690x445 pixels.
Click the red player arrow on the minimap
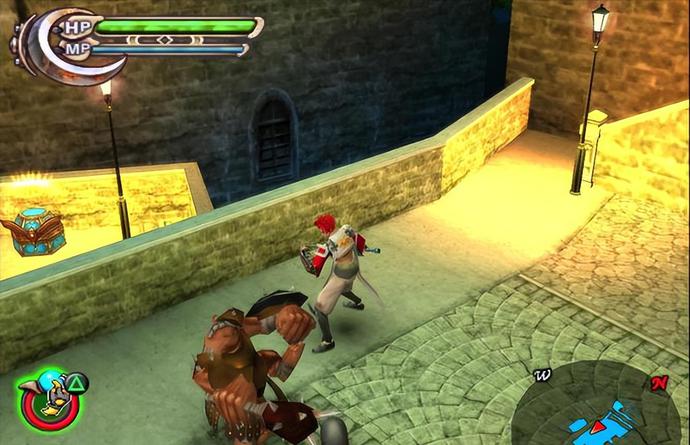pos(597,427)
